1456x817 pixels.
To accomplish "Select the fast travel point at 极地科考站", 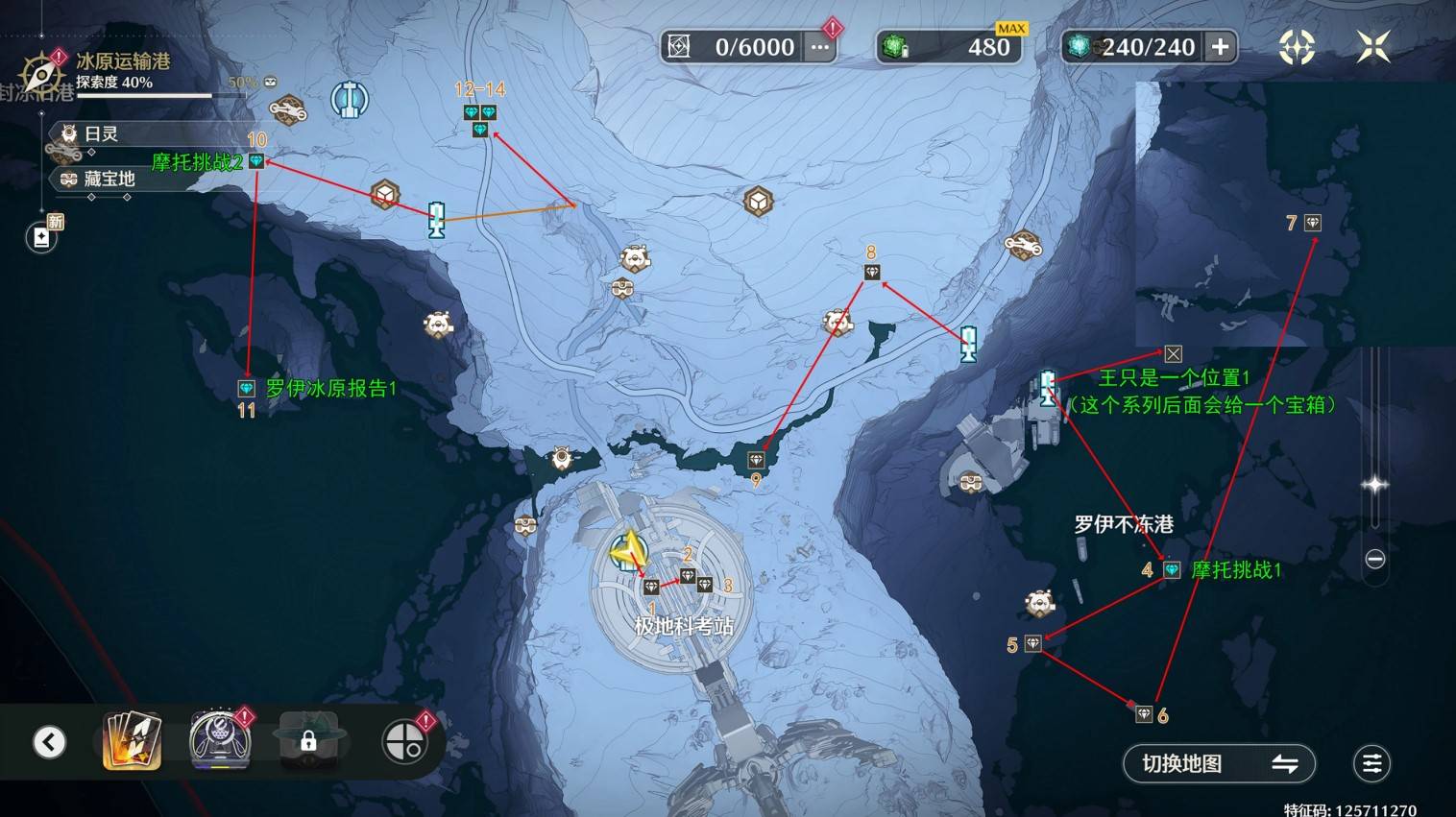I will click(x=629, y=550).
